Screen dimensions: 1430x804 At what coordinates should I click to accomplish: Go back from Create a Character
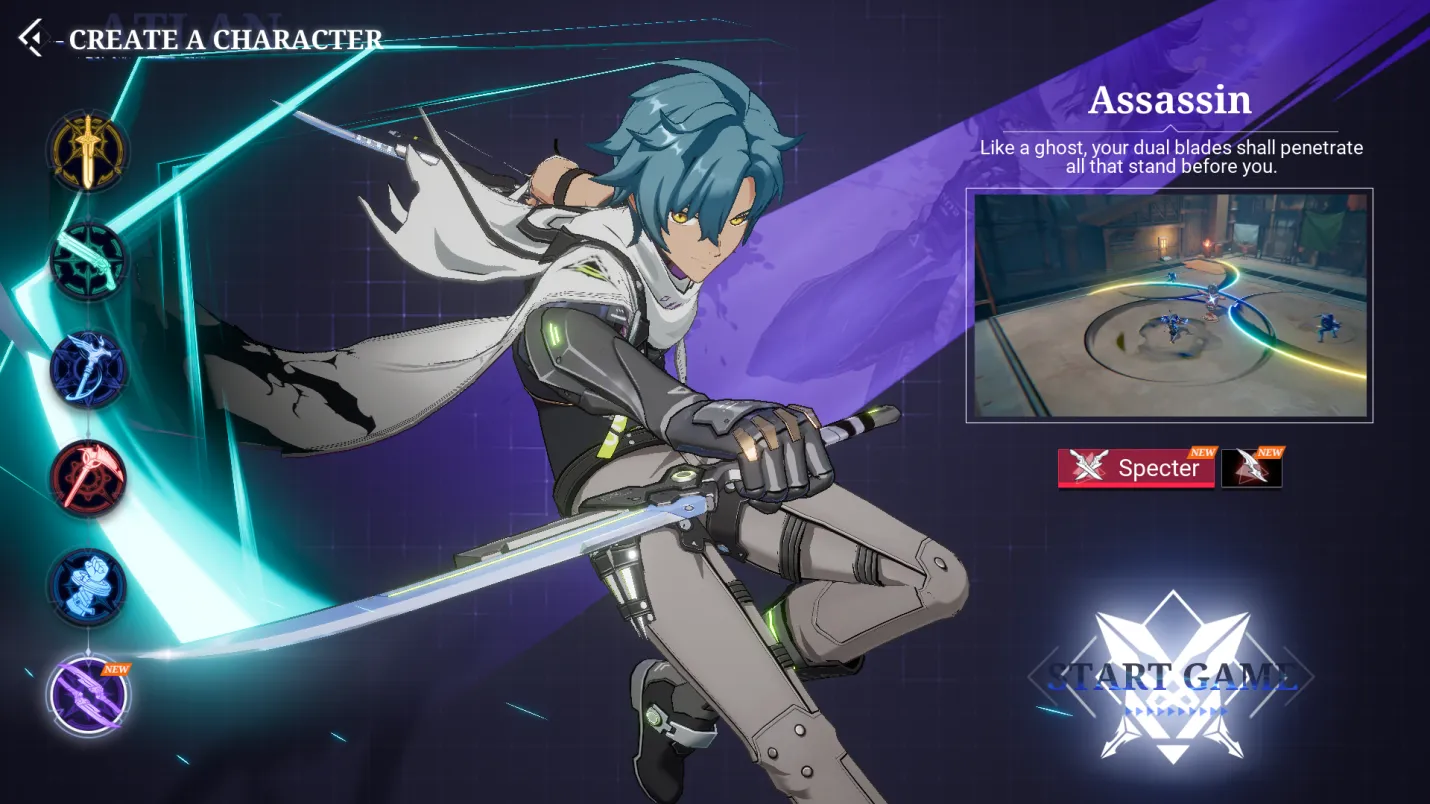(31, 38)
